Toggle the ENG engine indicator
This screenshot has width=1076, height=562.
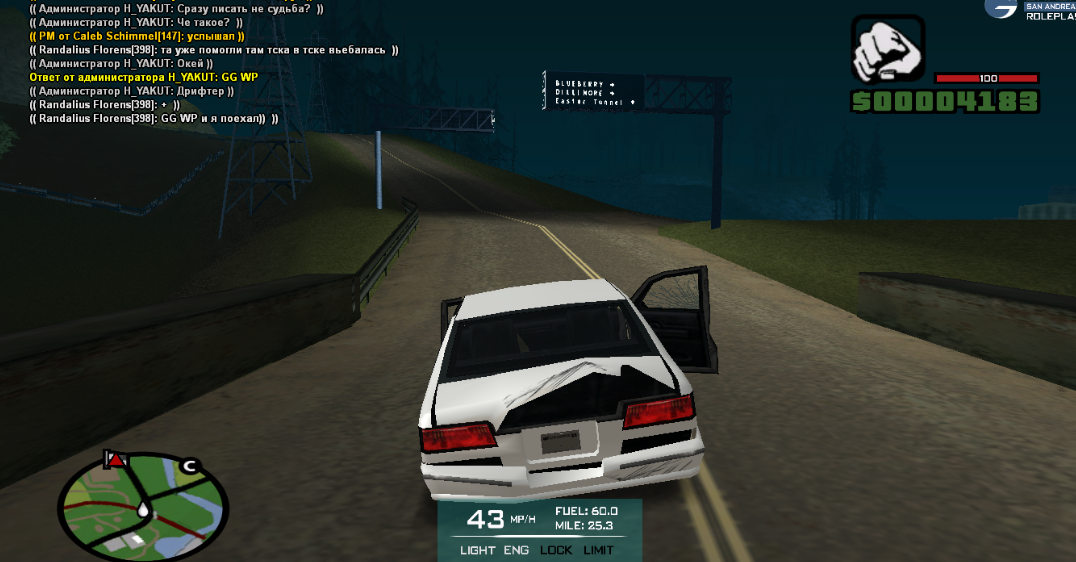[x=516, y=550]
